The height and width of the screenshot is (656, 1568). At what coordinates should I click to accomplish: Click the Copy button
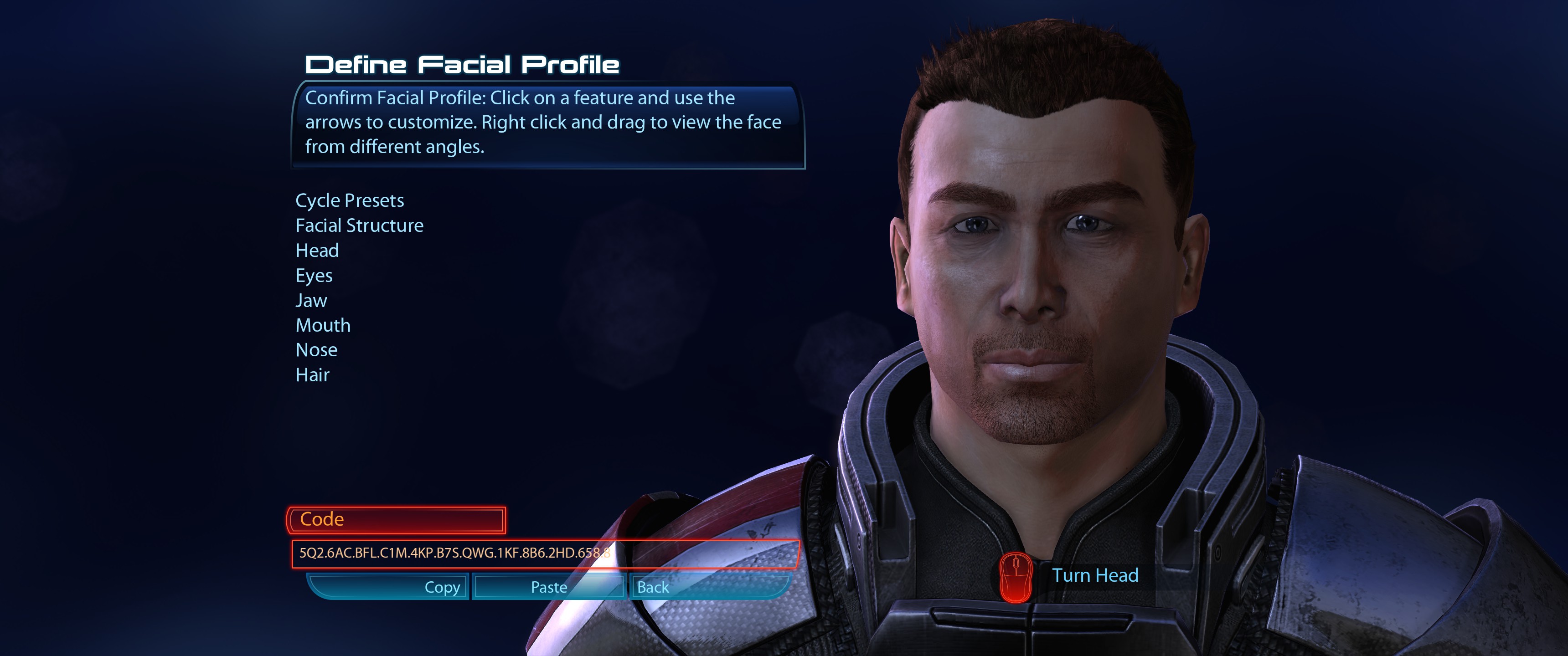[x=443, y=587]
